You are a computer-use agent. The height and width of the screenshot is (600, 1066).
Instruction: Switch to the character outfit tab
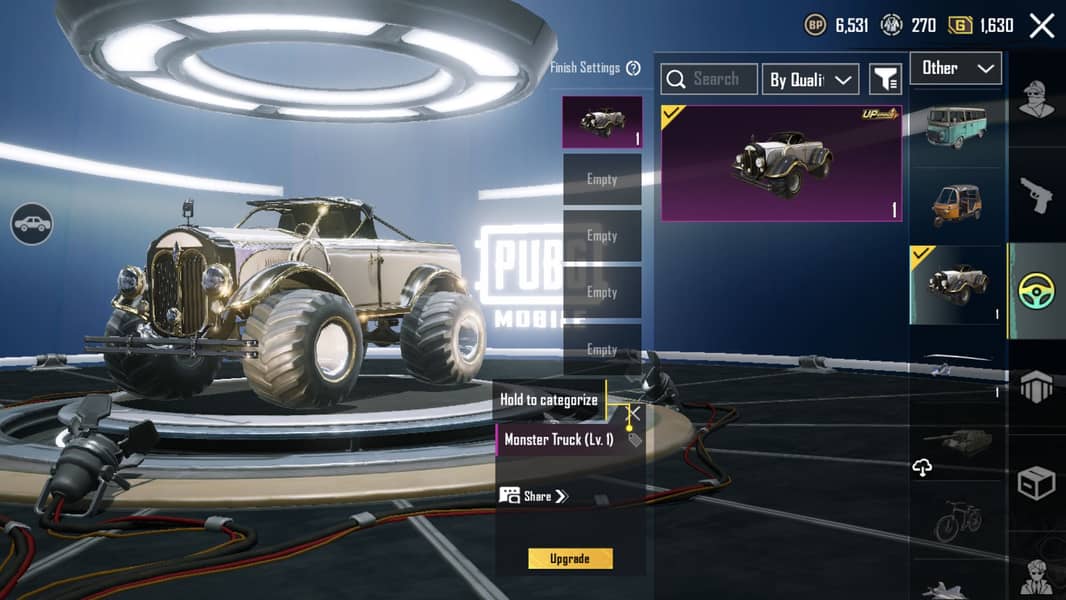[1037, 100]
